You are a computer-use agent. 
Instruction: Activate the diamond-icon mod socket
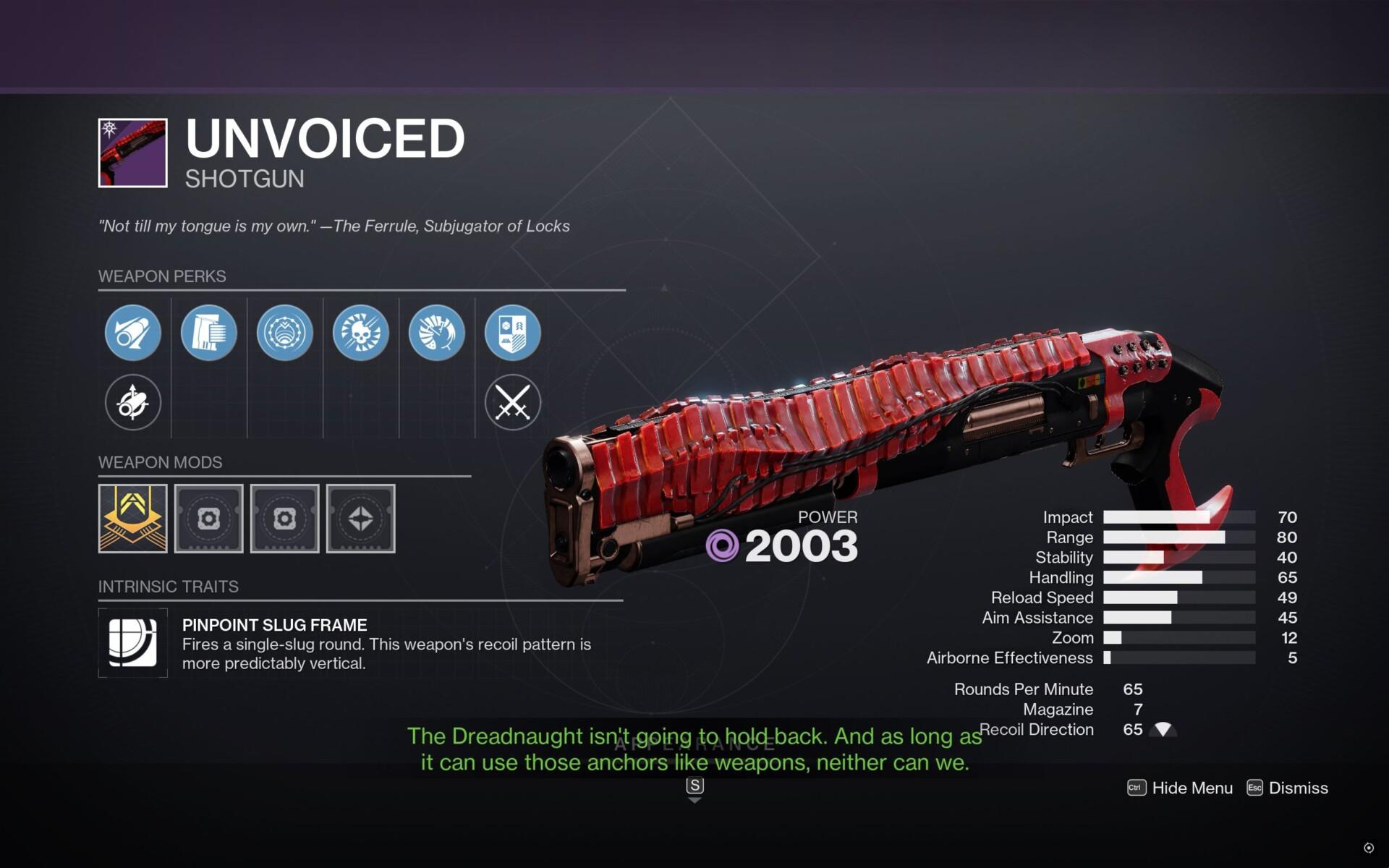pos(361,519)
